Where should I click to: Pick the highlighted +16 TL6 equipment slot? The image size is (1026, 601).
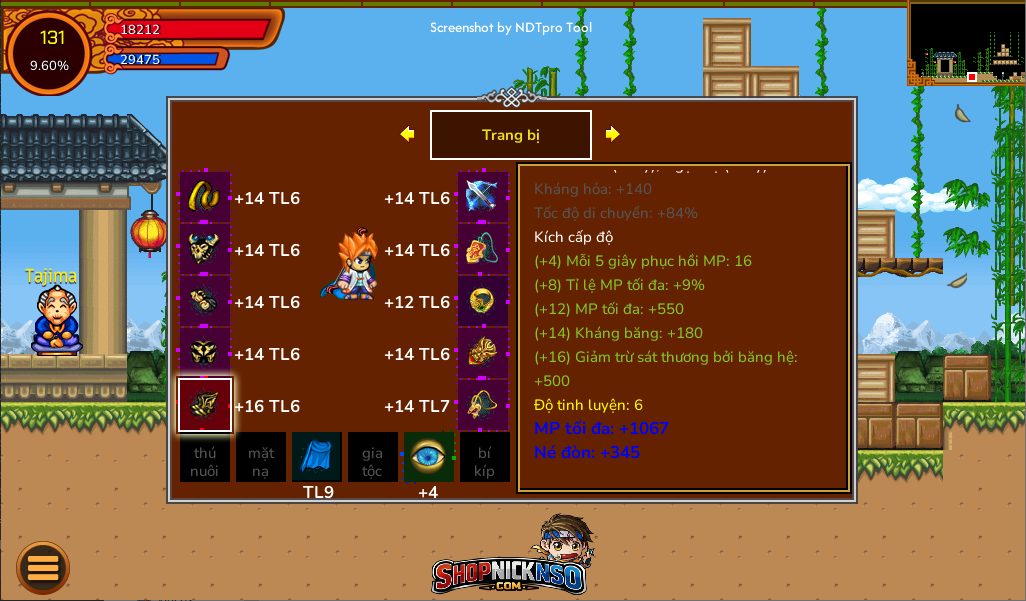[x=205, y=405]
